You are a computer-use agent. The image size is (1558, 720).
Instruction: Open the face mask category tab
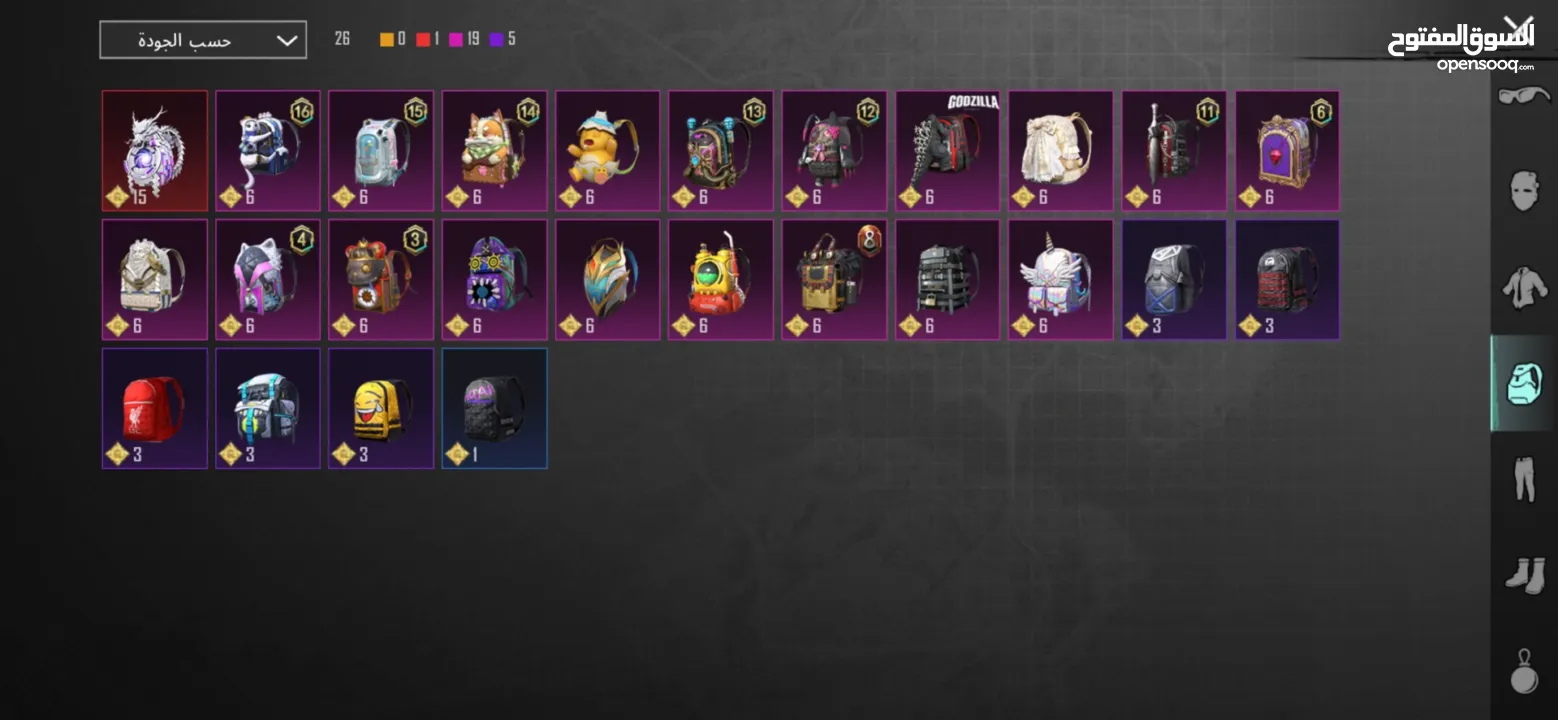[1524, 189]
